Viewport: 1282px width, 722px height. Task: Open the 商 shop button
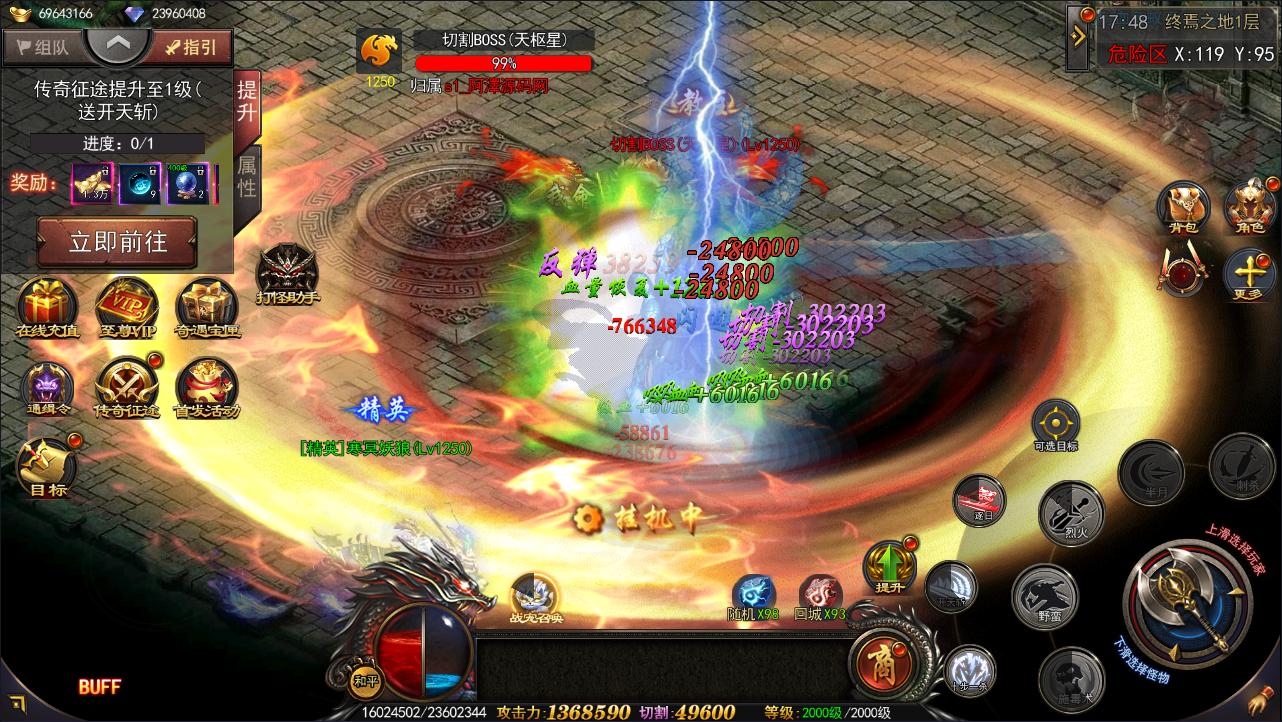[877, 662]
